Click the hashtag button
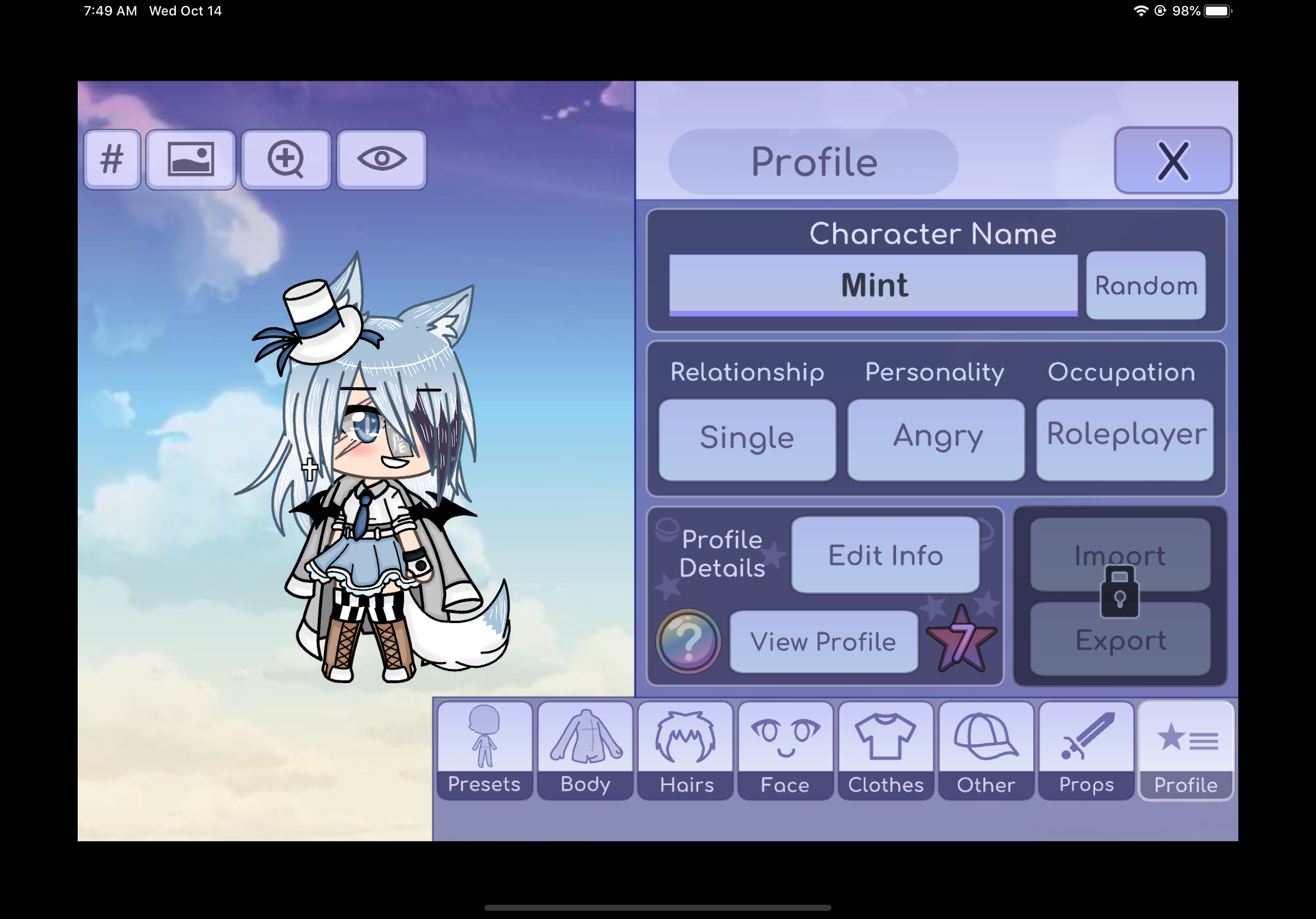The image size is (1316, 919). 112,159
